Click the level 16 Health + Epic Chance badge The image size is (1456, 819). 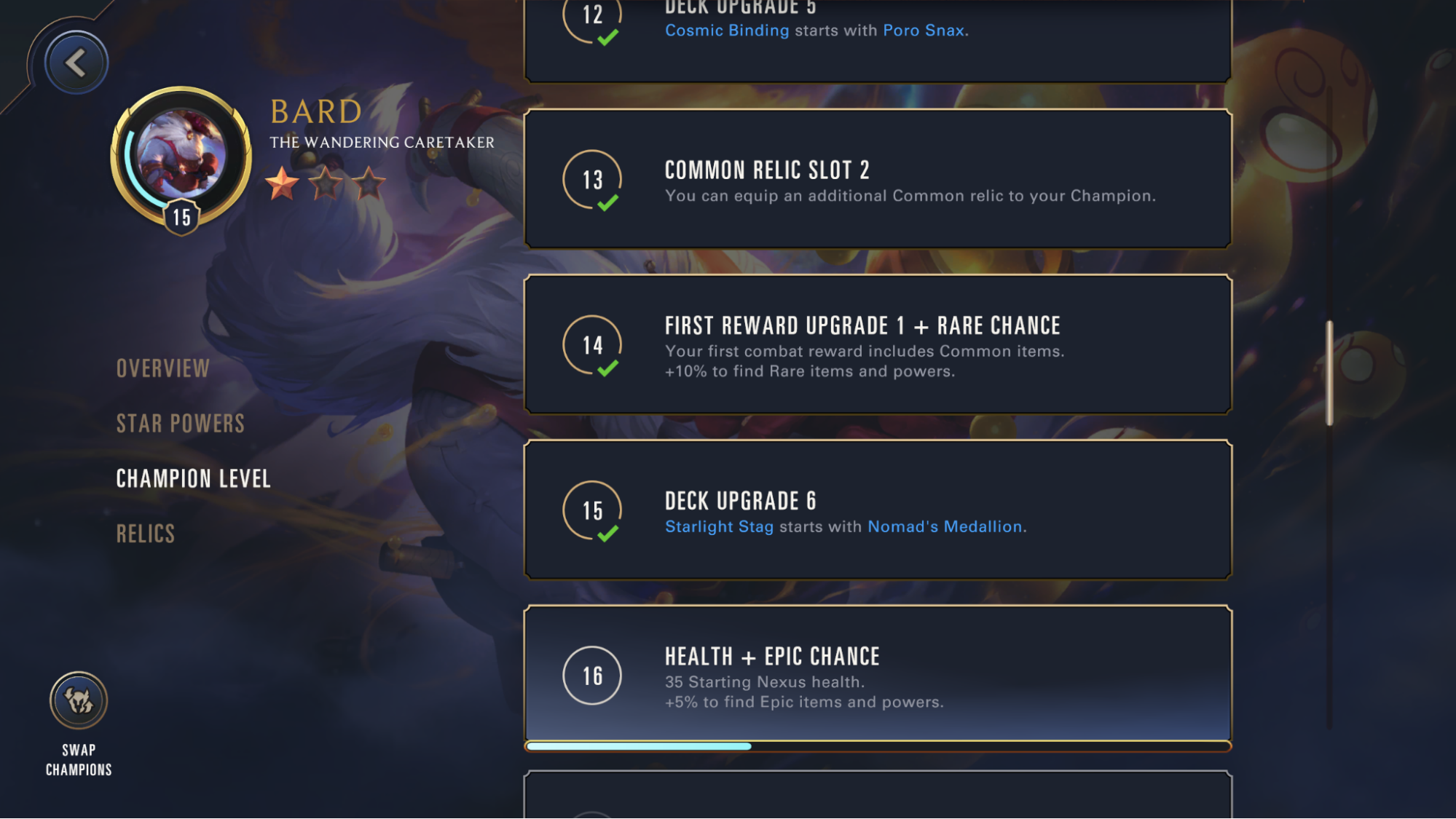point(593,676)
